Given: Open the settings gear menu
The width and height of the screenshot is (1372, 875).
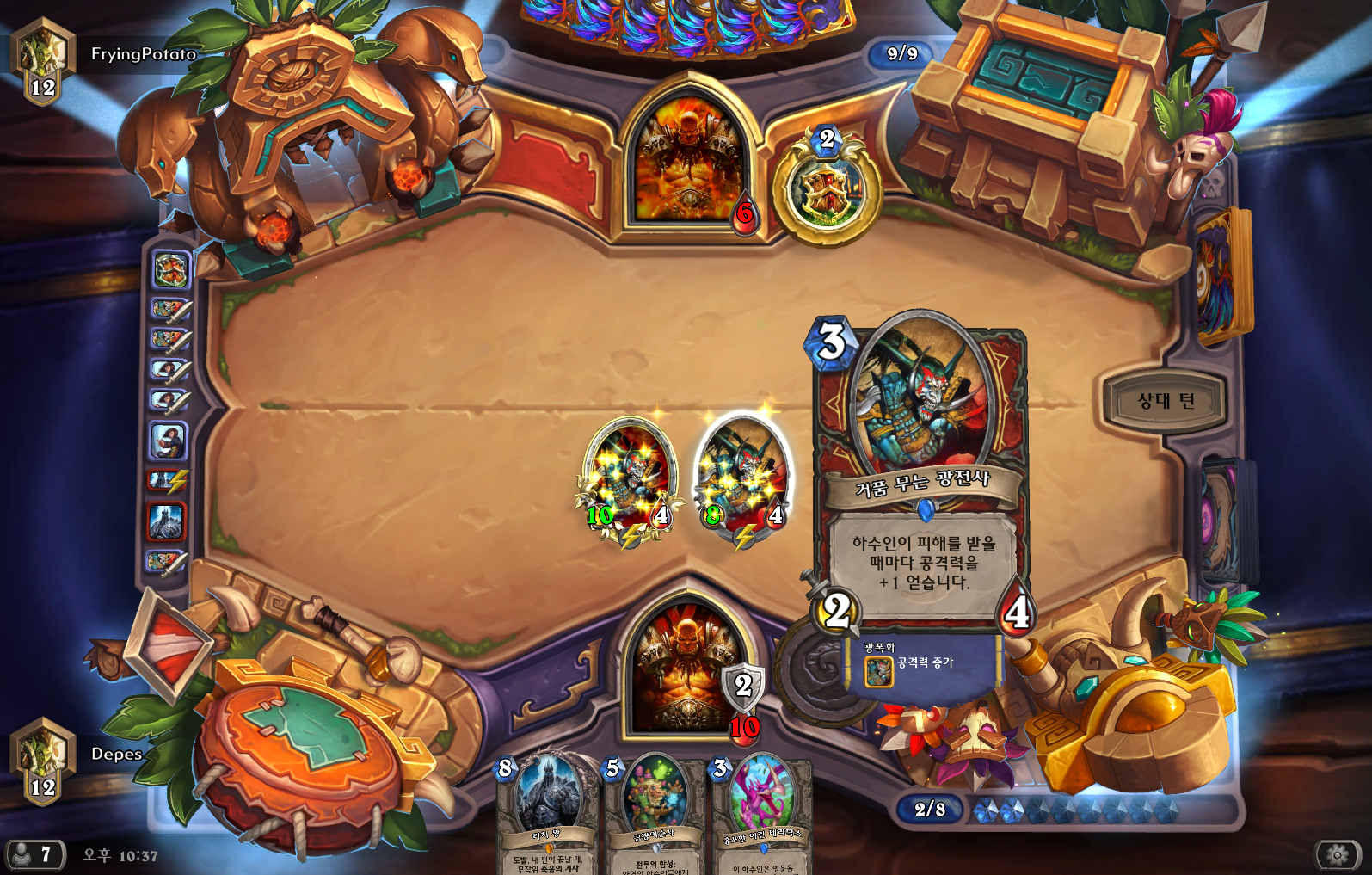Looking at the screenshot, I should pyautogui.click(x=1337, y=854).
